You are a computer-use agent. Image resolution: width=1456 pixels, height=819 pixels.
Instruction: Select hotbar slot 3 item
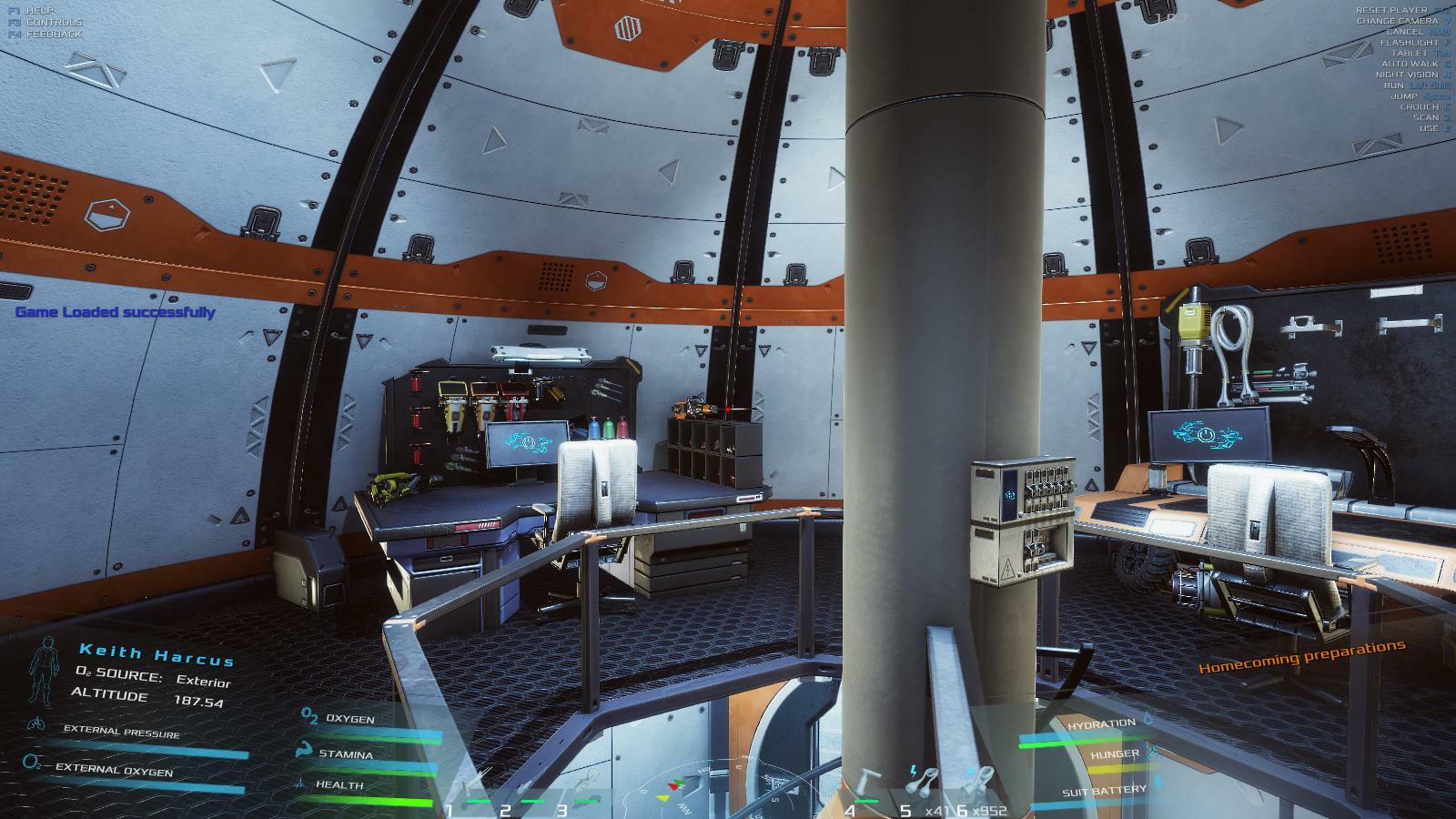587,786
